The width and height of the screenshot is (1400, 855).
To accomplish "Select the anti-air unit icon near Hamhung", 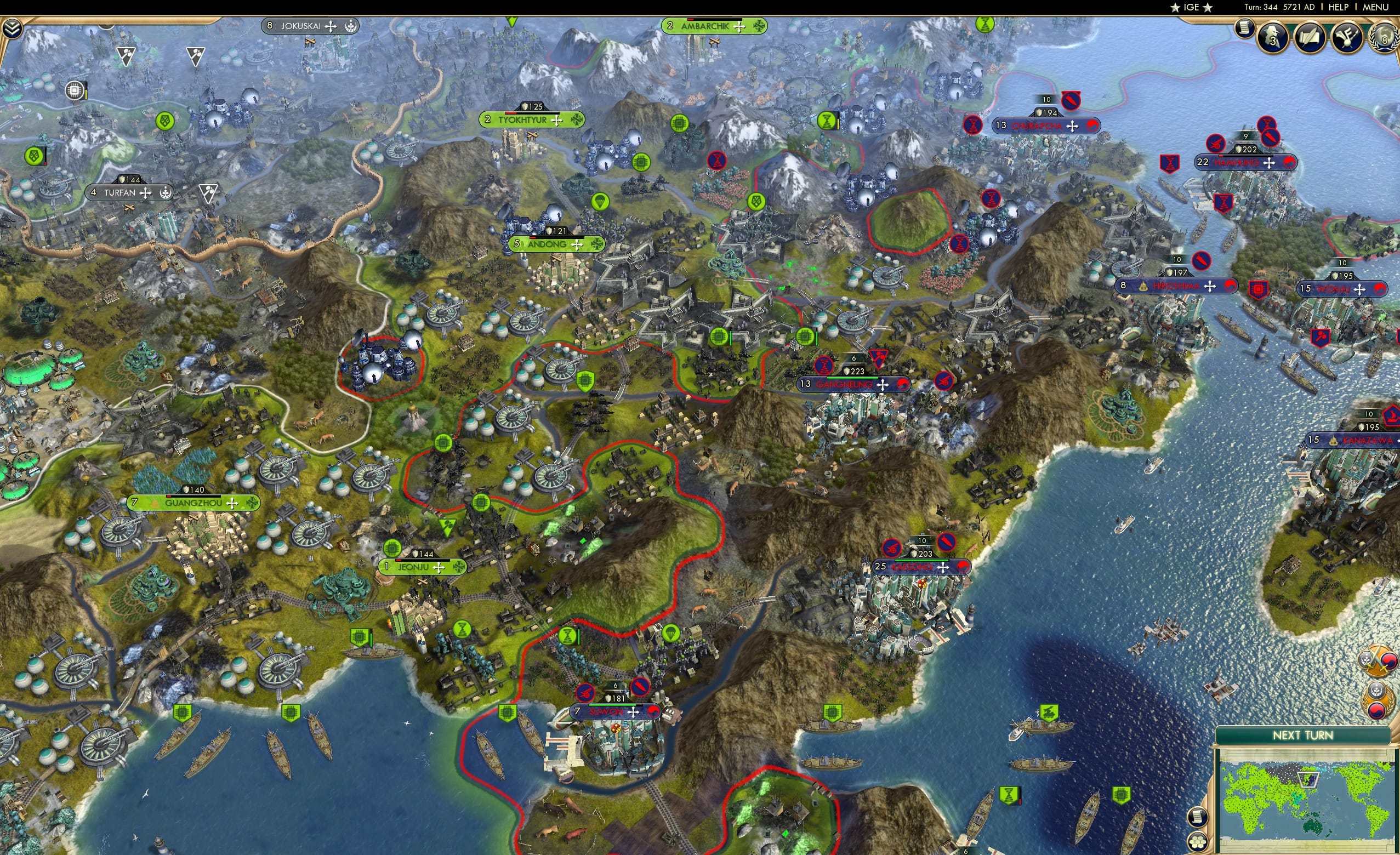I will (1214, 142).
